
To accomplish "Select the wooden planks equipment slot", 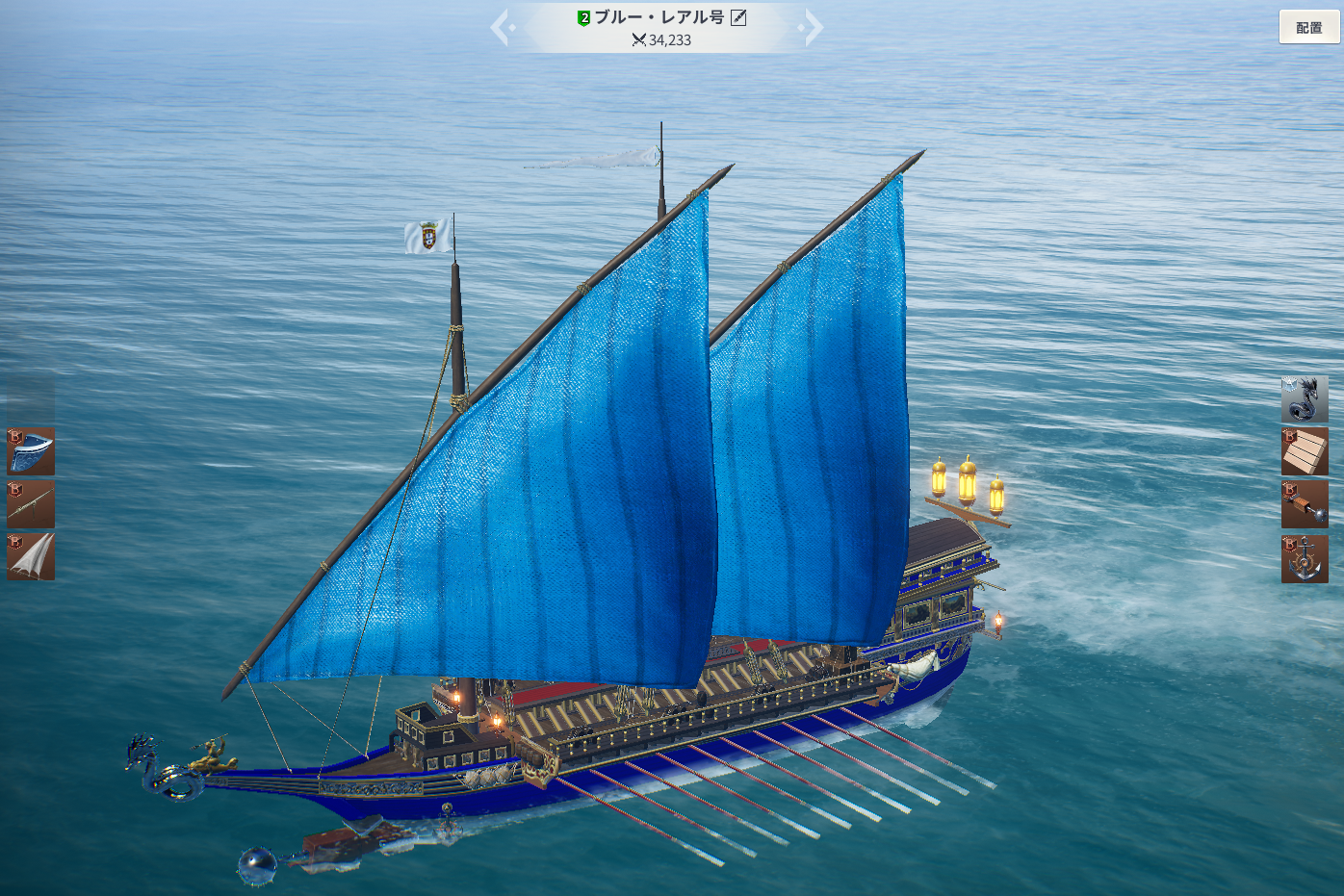I will point(1305,452).
